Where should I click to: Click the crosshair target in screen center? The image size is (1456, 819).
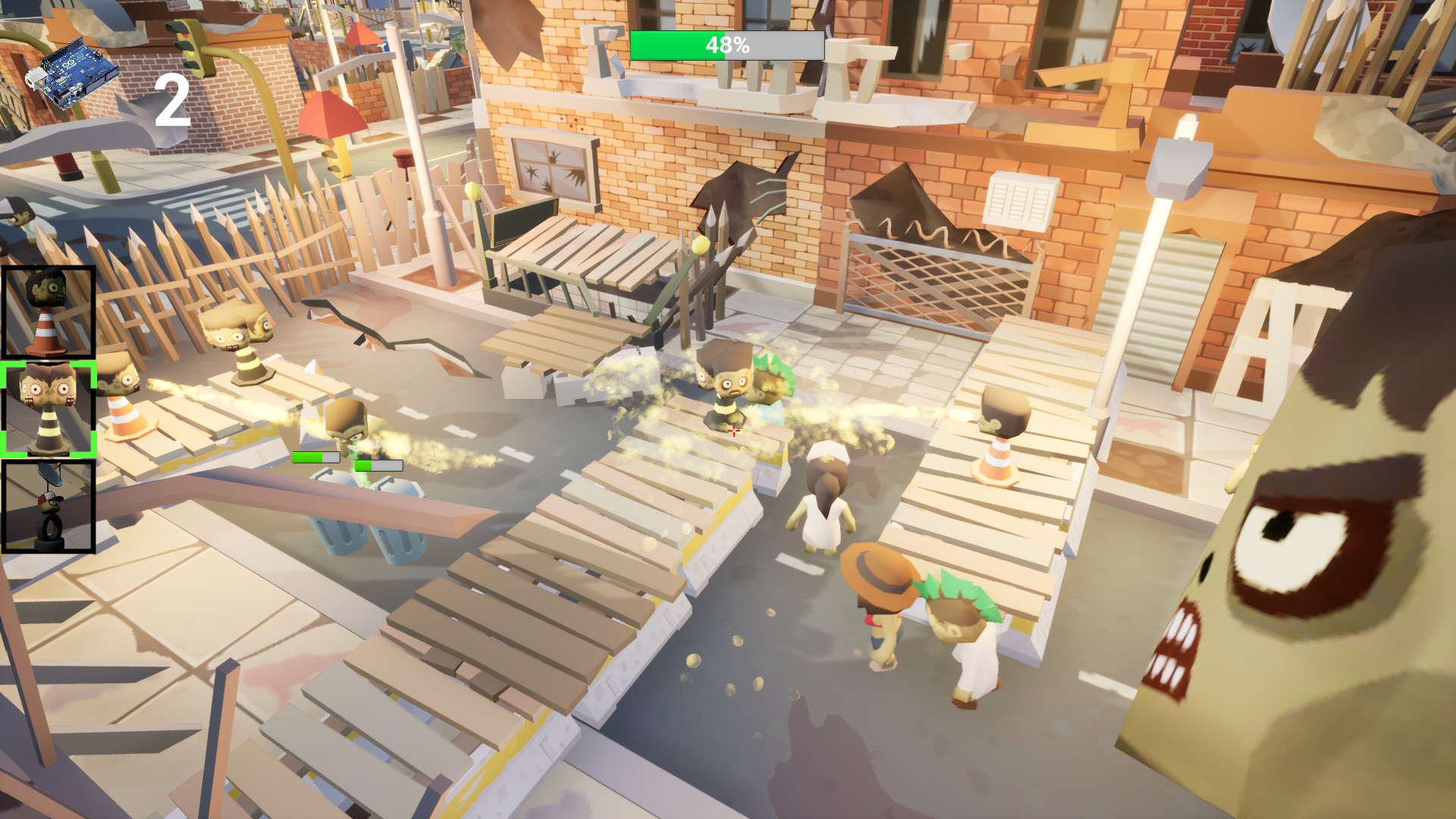click(x=733, y=430)
